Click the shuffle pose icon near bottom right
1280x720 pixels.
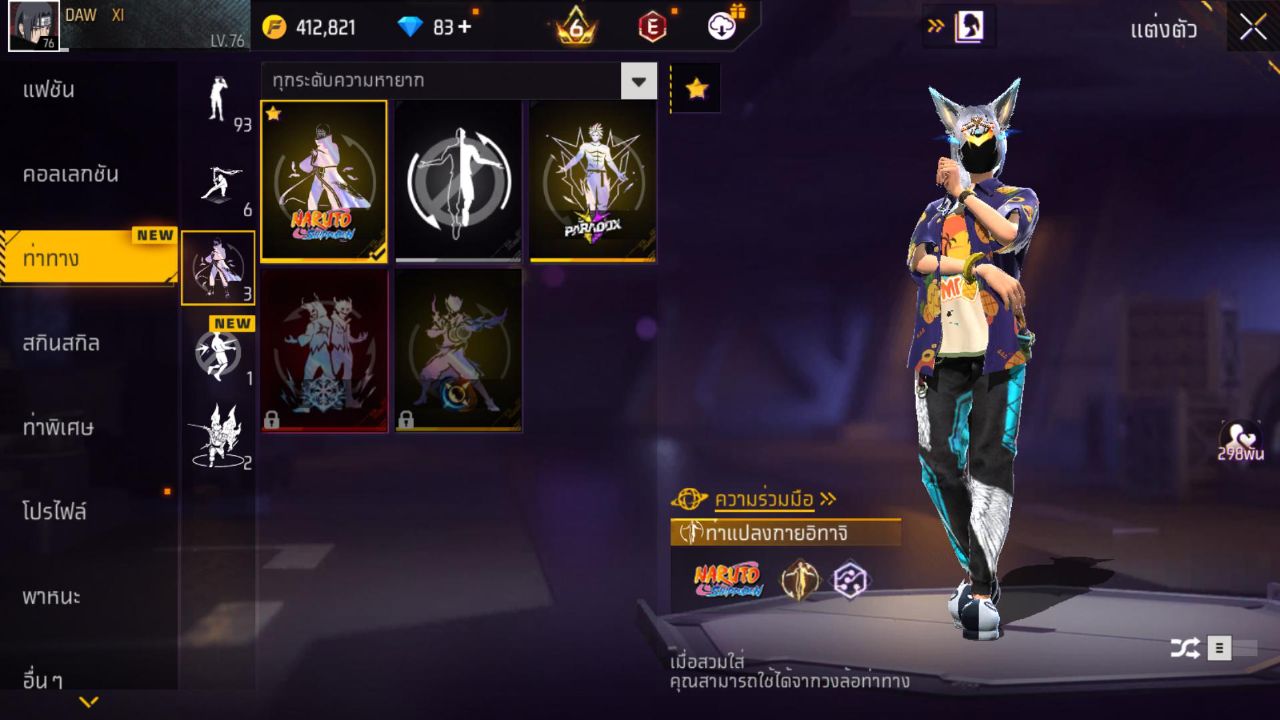point(1185,648)
